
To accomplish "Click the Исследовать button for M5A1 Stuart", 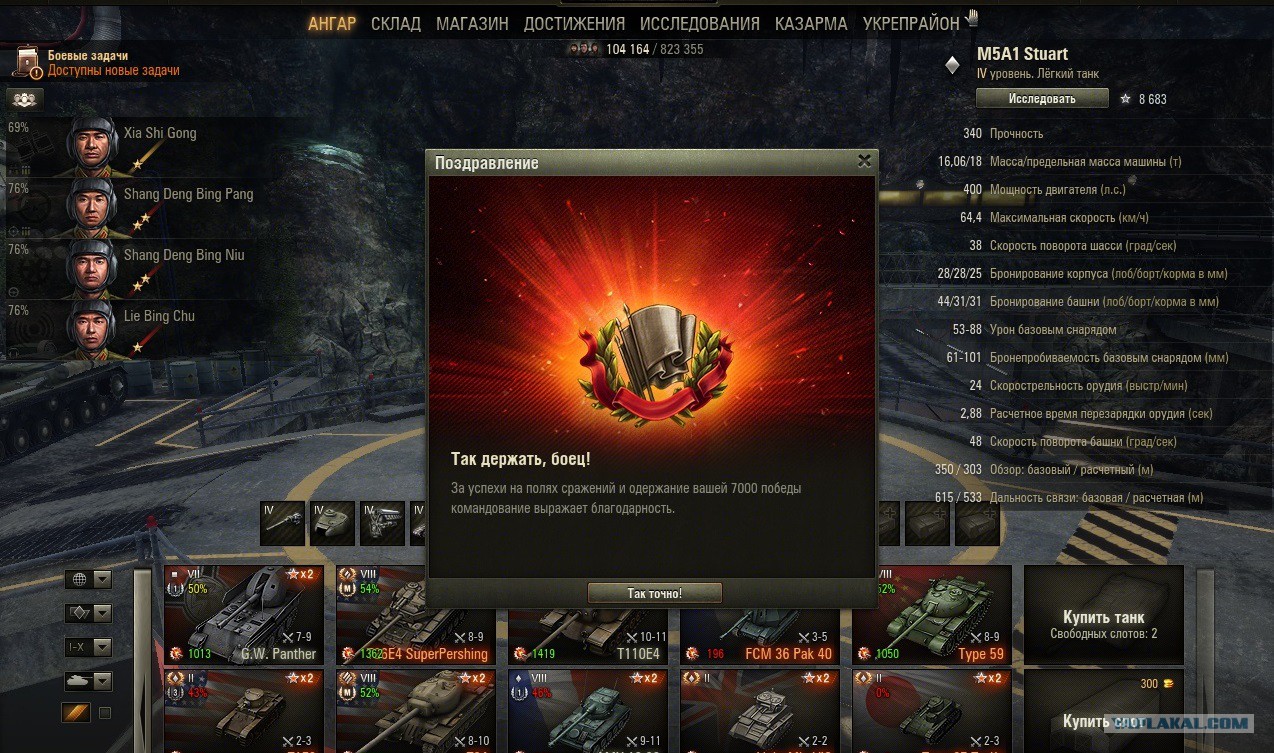I will pyautogui.click(x=1042, y=99).
